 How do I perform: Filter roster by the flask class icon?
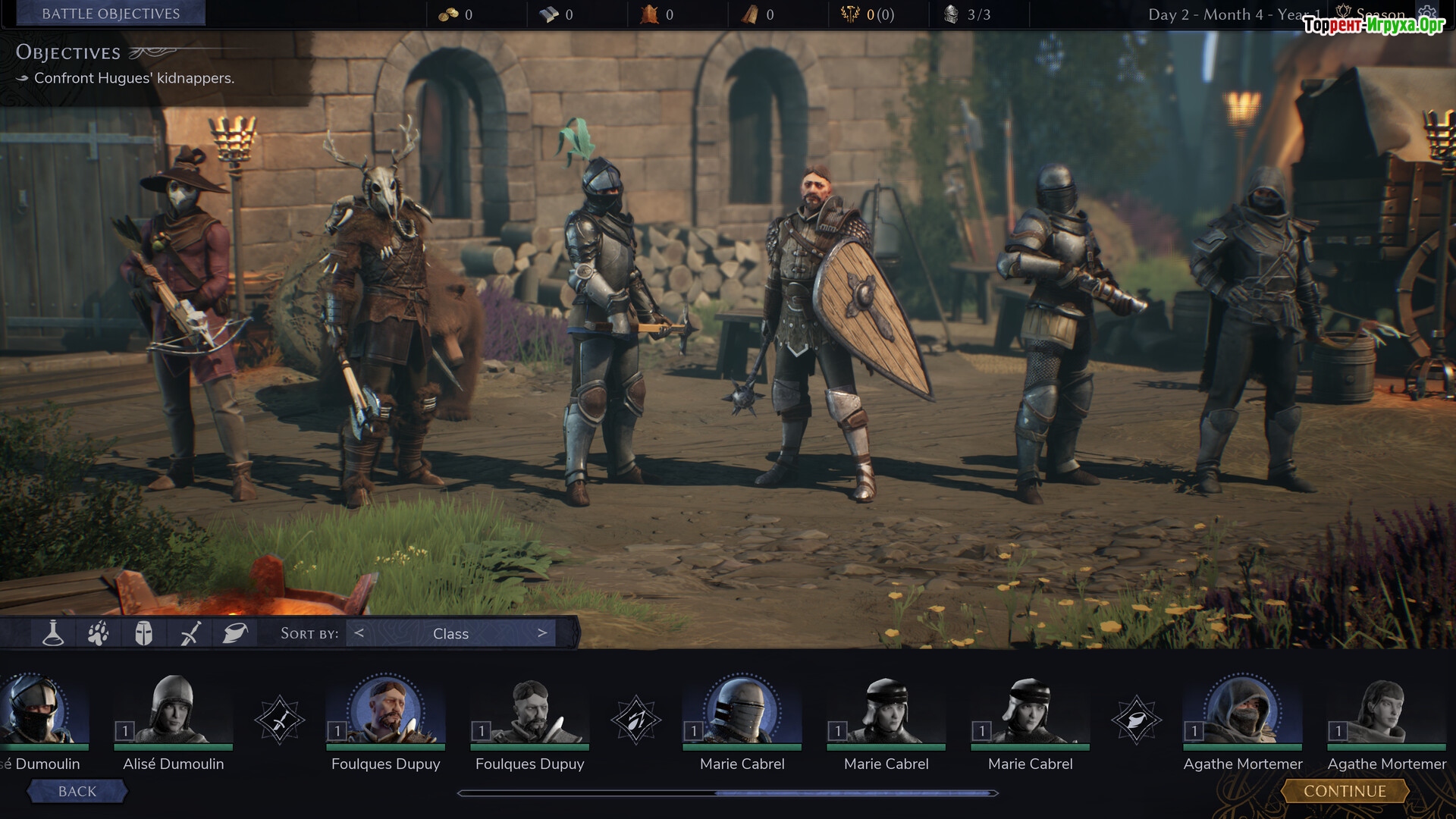point(52,633)
